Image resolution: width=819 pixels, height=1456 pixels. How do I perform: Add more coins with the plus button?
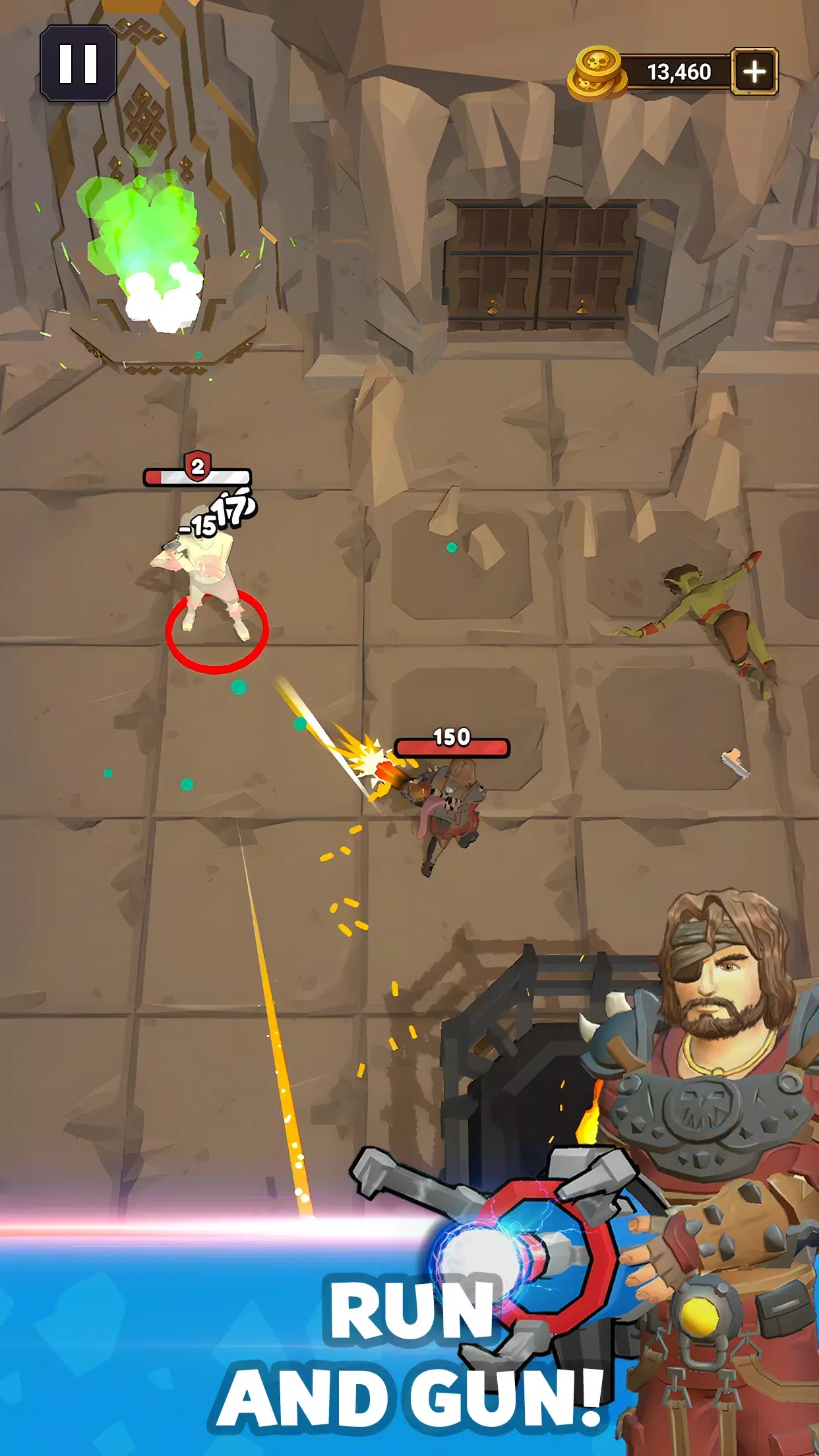(x=754, y=71)
